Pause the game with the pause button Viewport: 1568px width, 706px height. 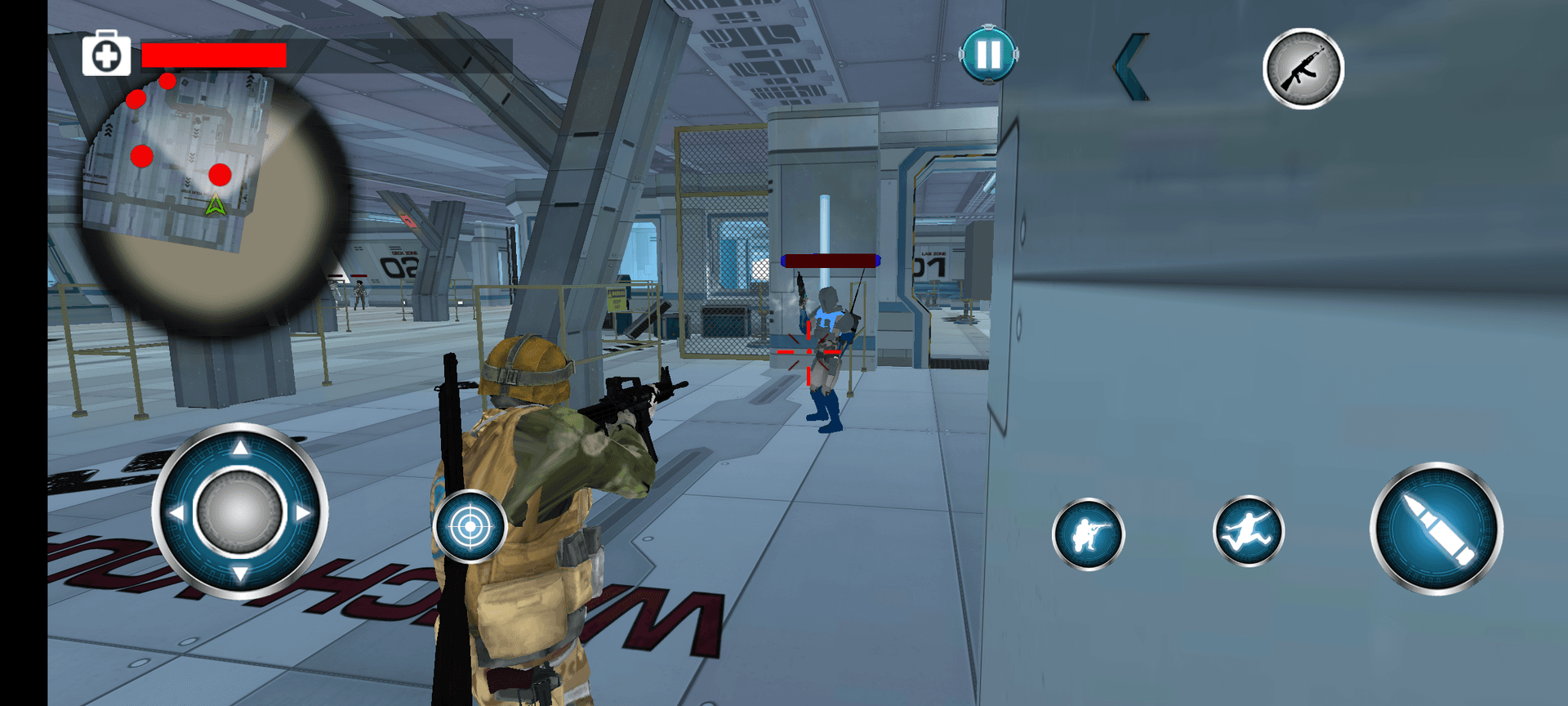pyautogui.click(x=988, y=55)
